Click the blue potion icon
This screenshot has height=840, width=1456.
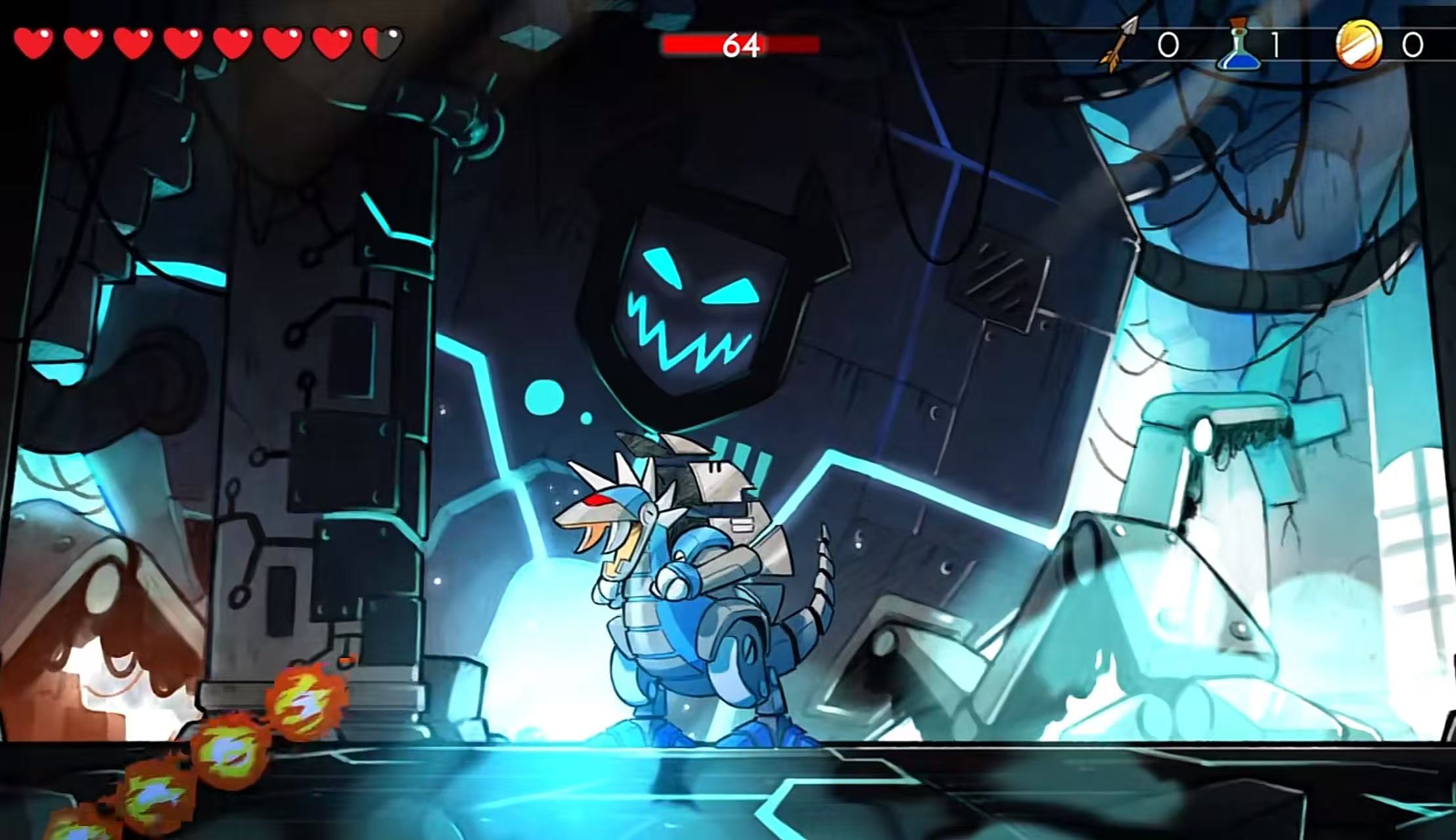1239,45
